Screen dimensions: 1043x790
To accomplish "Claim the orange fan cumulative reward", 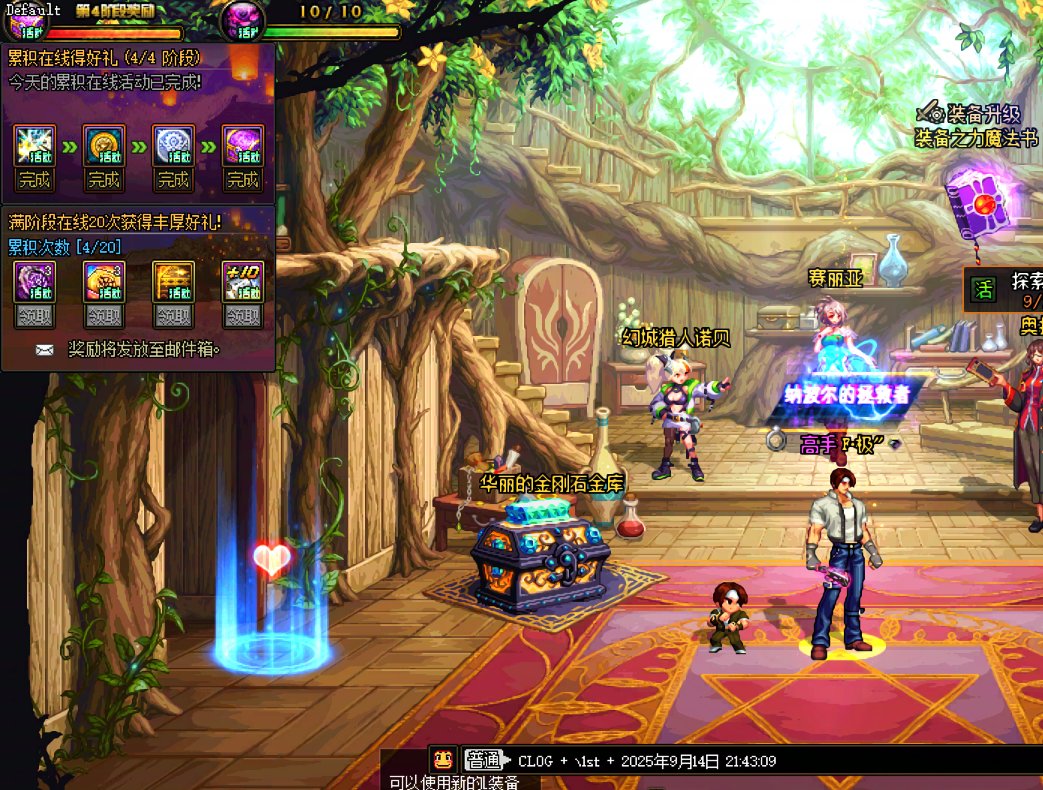I will (x=104, y=316).
